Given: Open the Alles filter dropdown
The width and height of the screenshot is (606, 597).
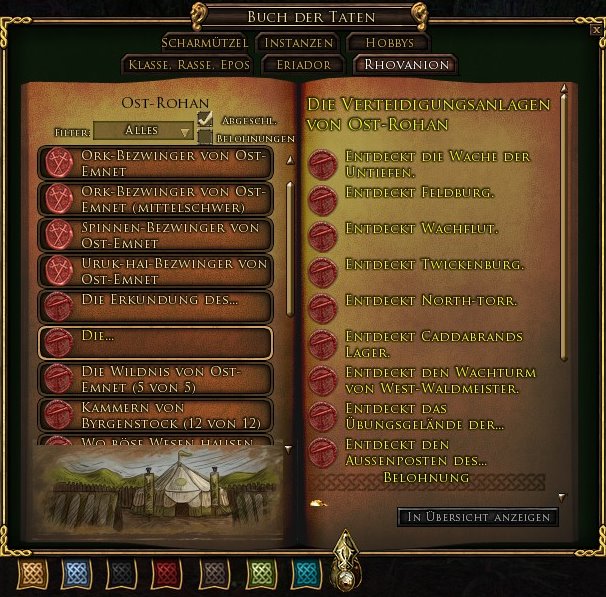Looking at the screenshot, I should coord(143,131).
